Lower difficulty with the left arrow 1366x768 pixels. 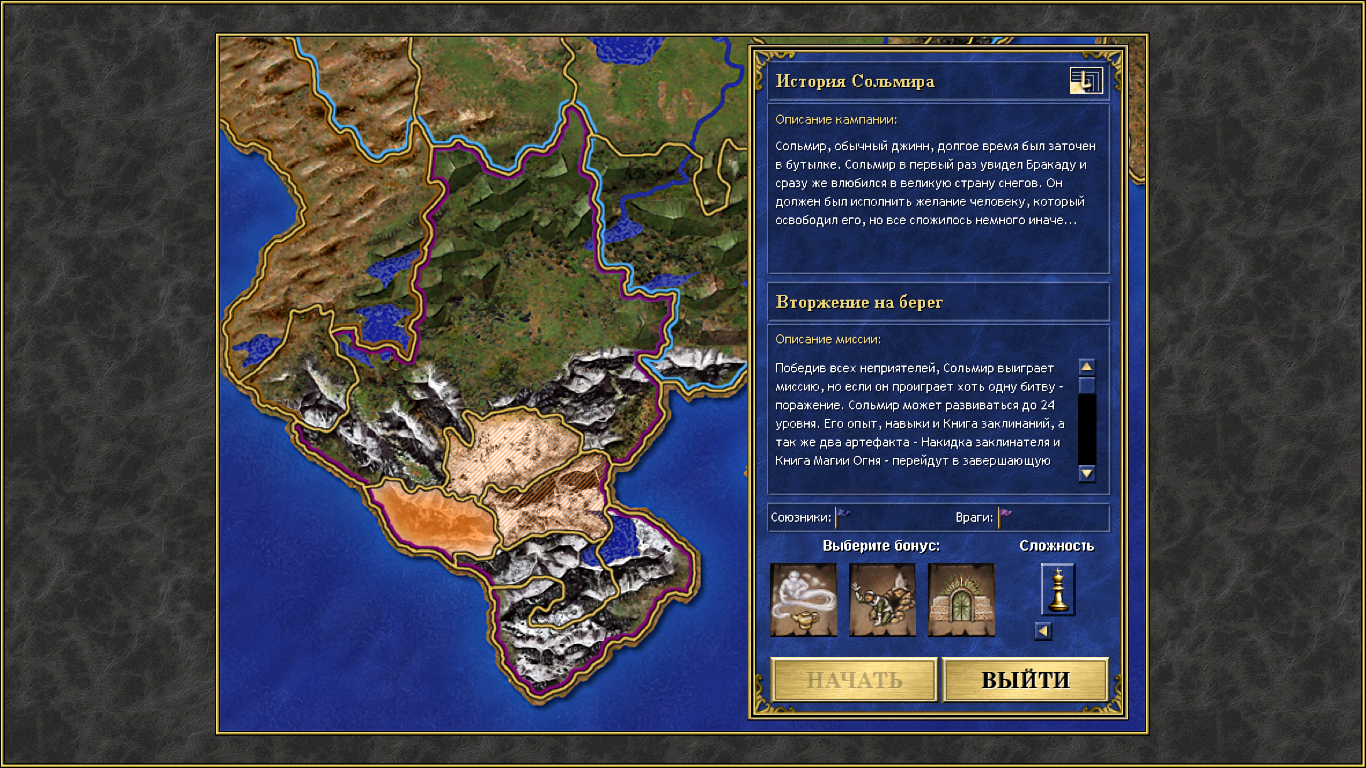click(x=1043, y=631)
